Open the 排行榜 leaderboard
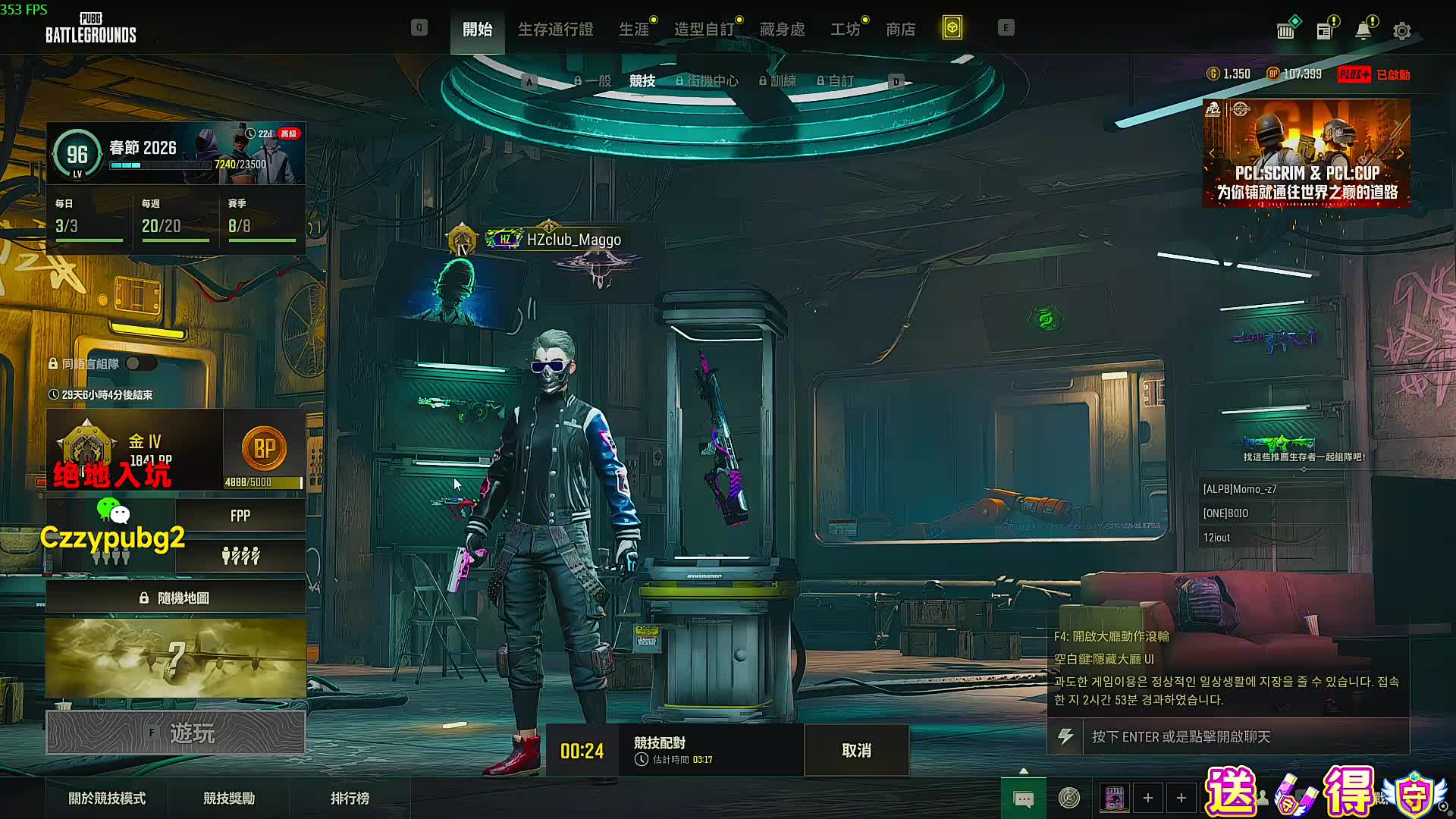 350,799
